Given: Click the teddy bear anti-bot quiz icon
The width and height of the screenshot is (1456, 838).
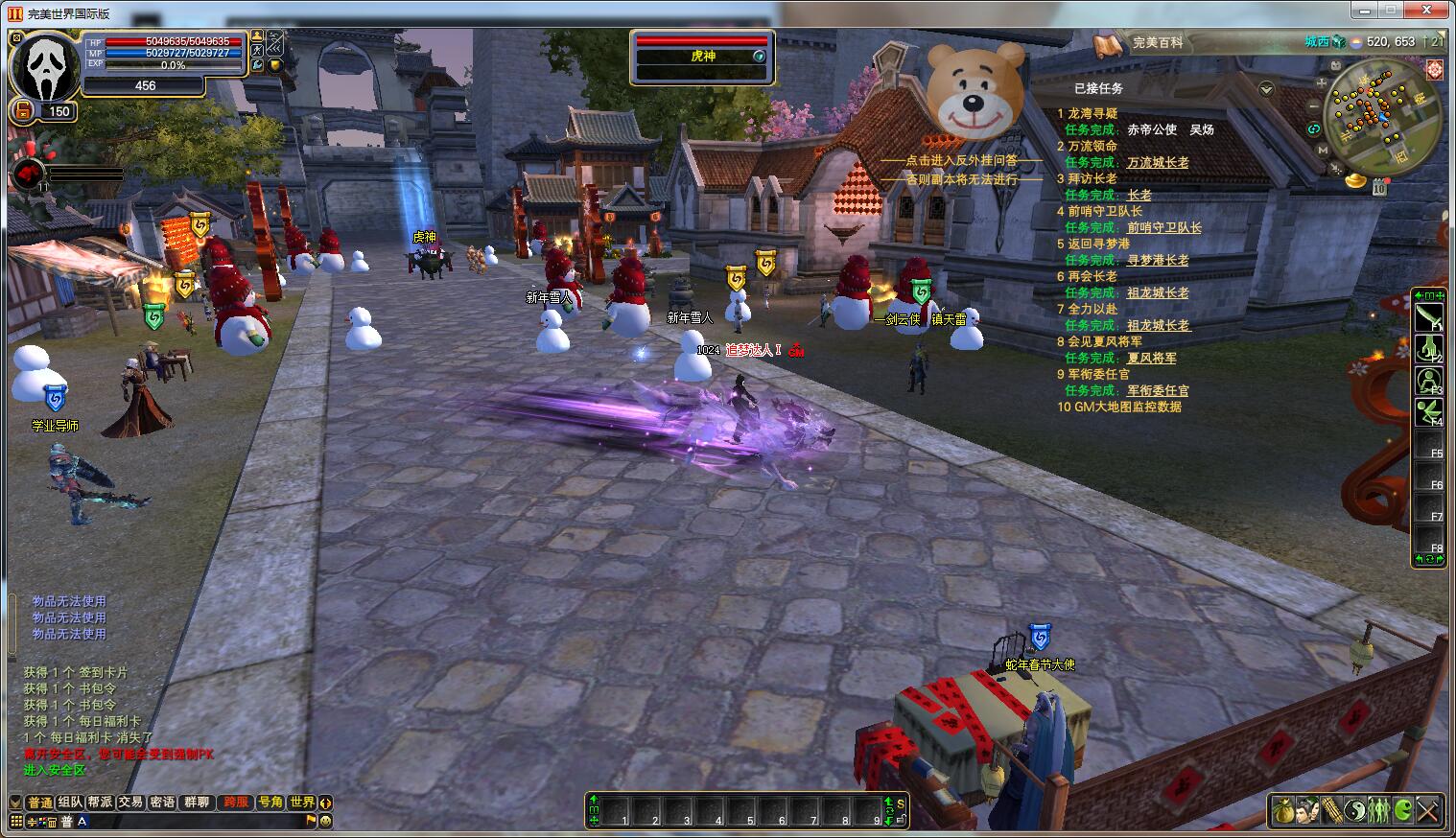Looking at the screenshot, I should point(975,92).
